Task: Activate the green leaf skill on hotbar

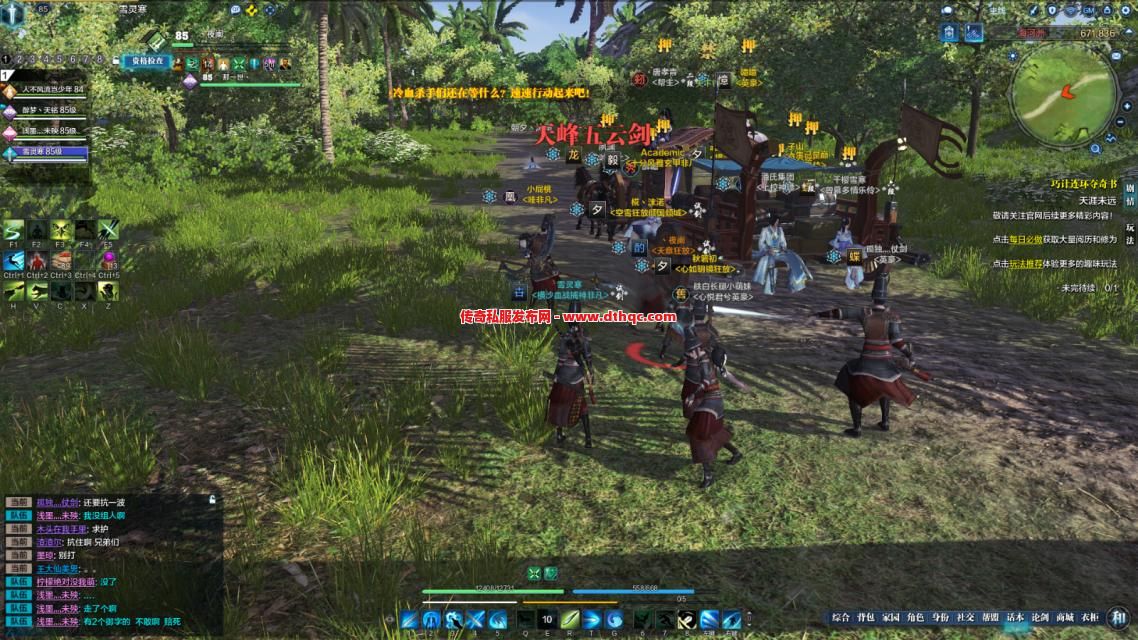Action: (570, 619)
